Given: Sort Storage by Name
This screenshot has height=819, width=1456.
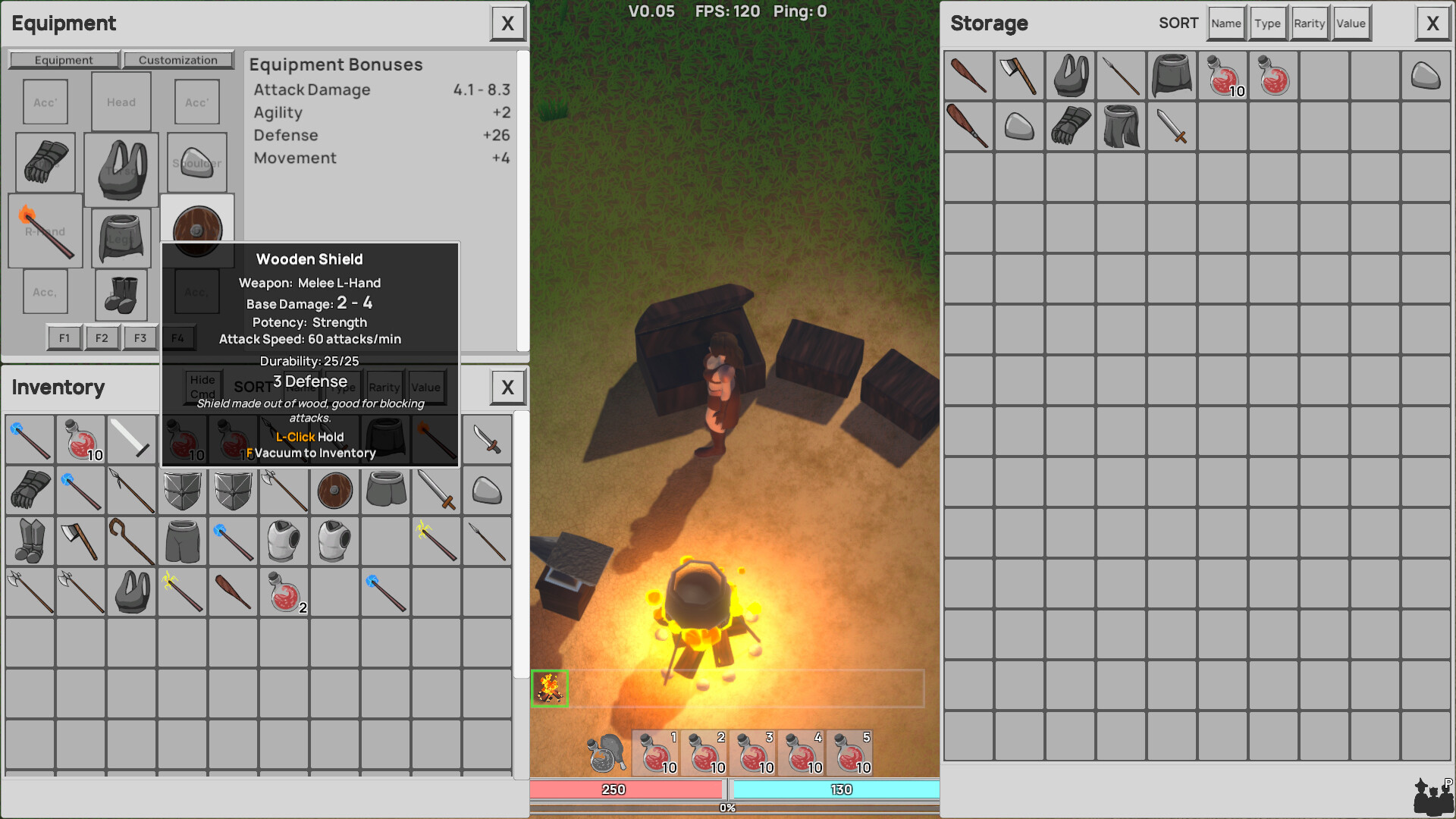Looking at the screenshot, I should [1226, 23].
